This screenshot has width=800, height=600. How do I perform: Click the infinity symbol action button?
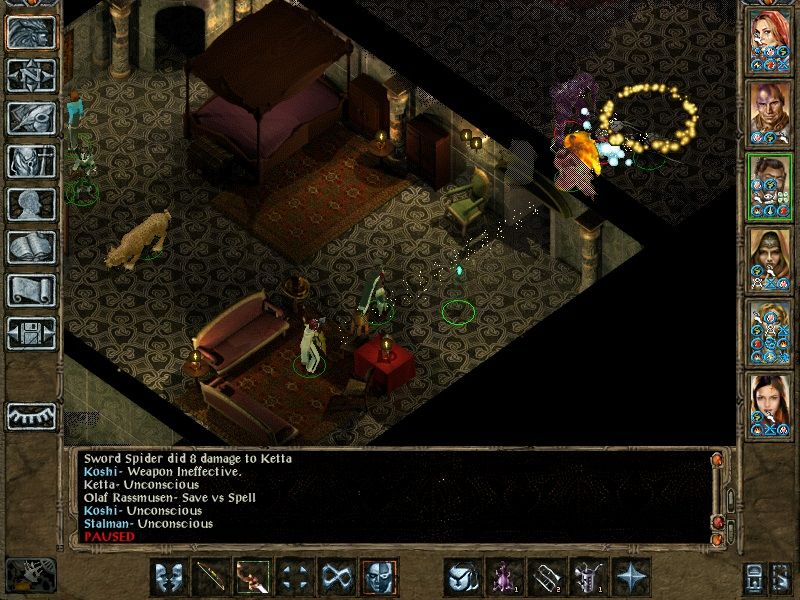pyautogui.click(x=336, y=577)
